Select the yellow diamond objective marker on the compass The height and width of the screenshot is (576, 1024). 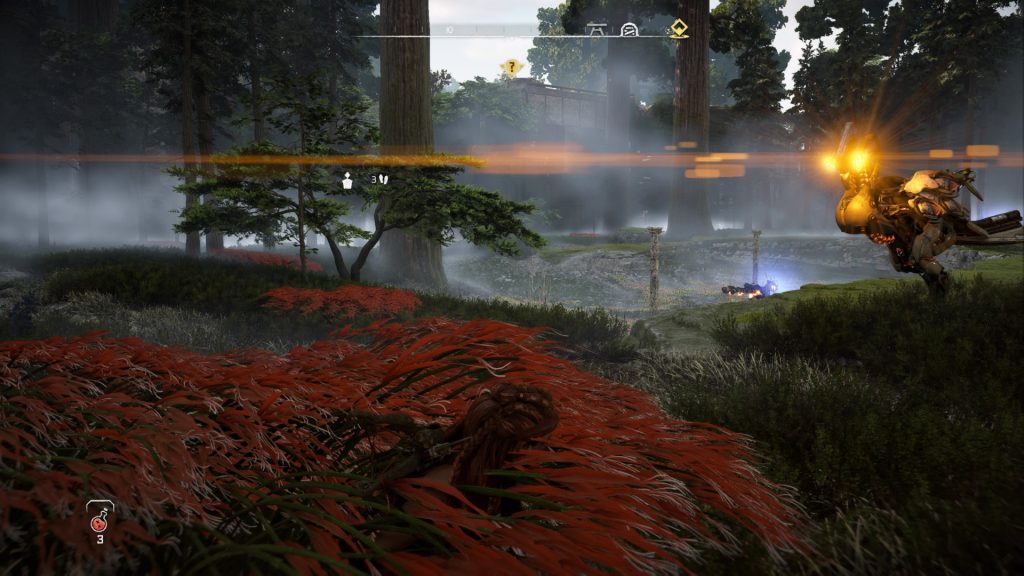[679, 29]
